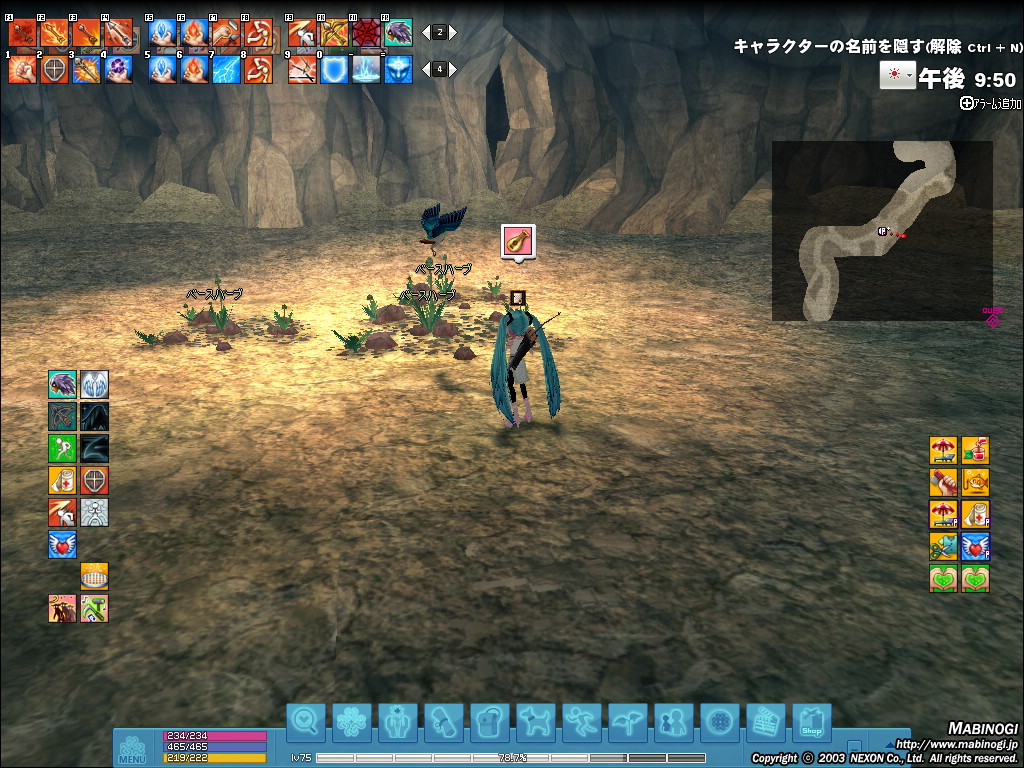Use the lightning bolt skill in slot 7
Screen dimensions: 1024x768
tap(226, 69)
